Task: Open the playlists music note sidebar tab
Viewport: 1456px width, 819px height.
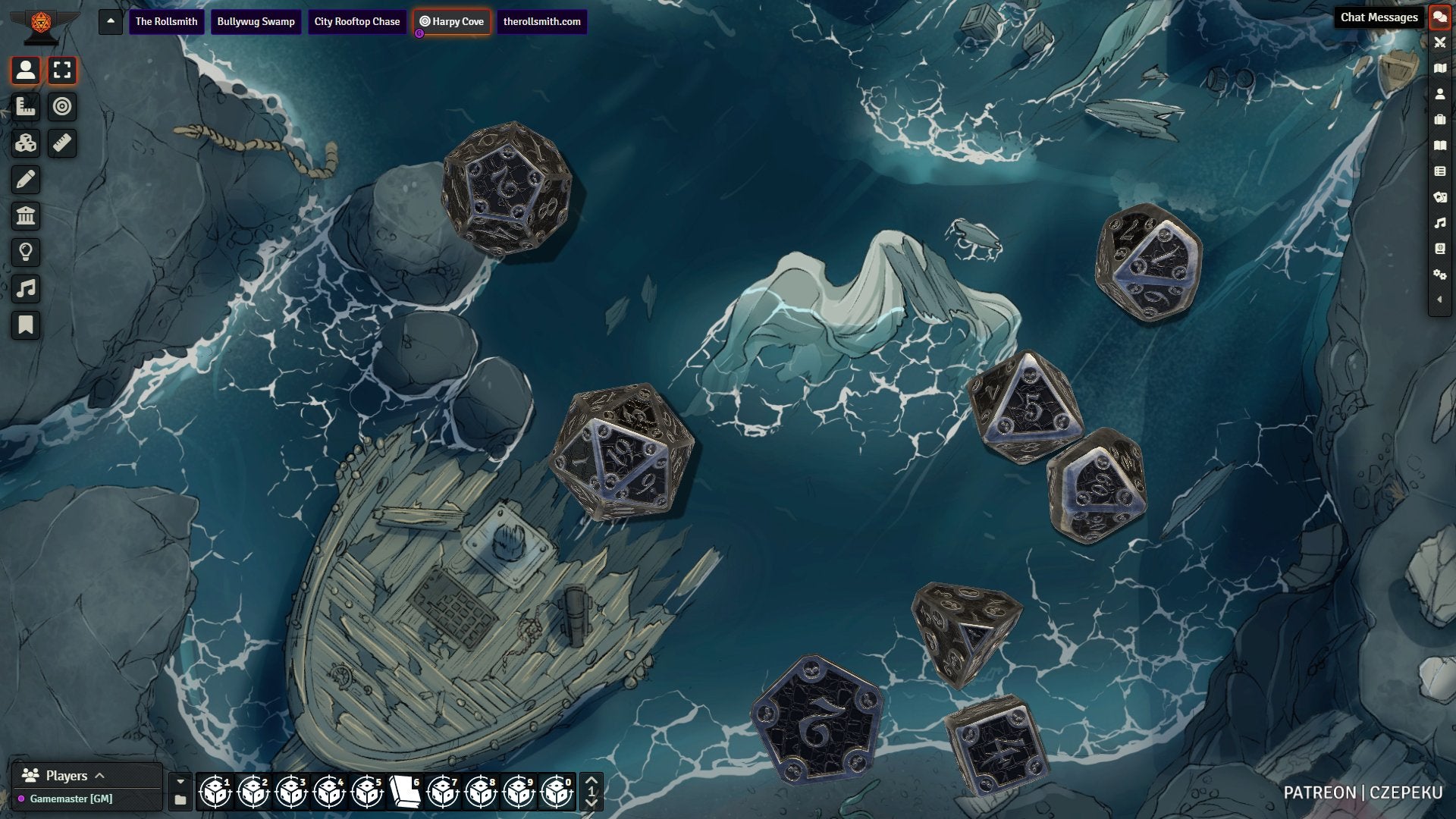Action: click(1439, 223)
